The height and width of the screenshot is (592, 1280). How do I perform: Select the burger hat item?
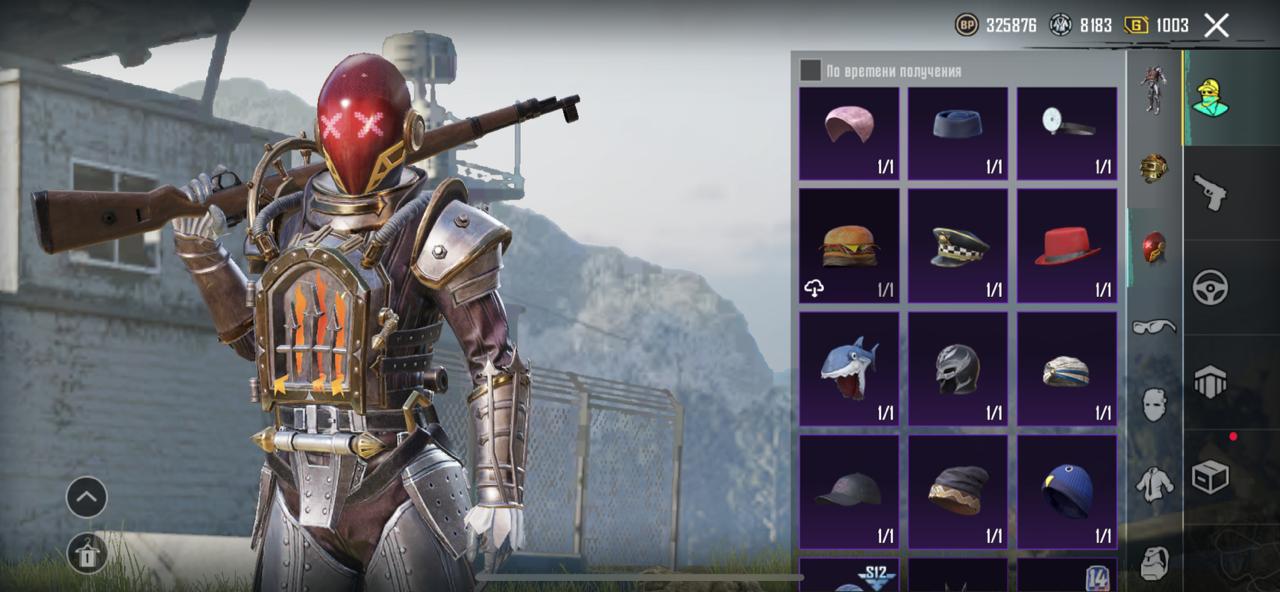849,246
